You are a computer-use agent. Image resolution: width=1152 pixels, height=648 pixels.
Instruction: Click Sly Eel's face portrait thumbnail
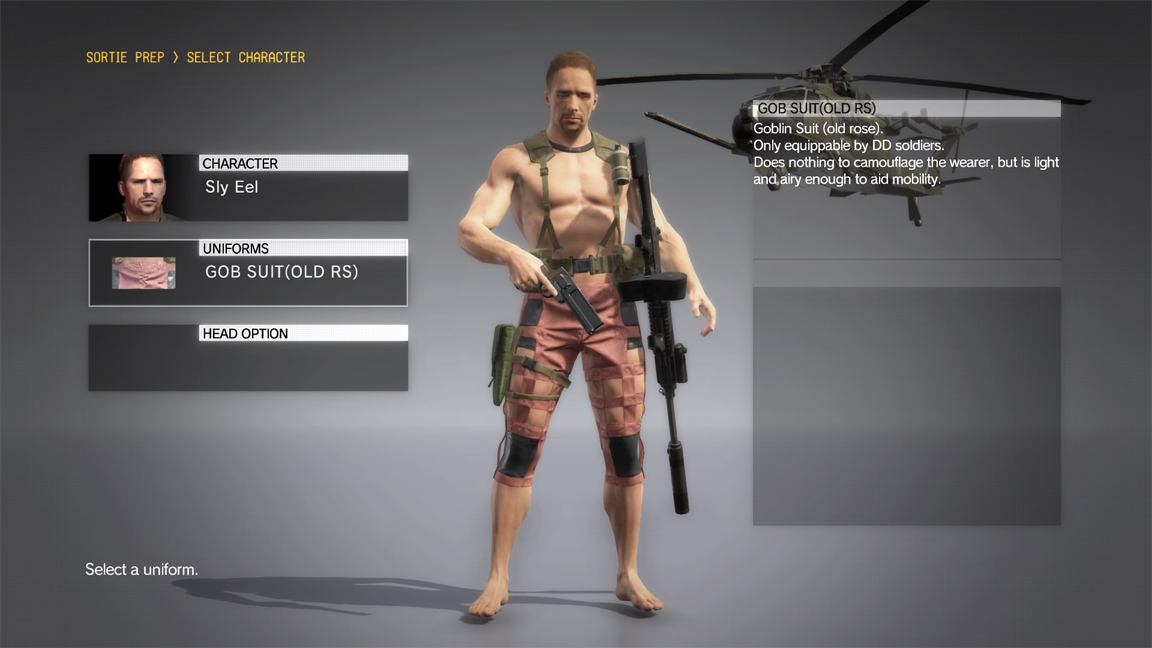click(x=143, y=187)
